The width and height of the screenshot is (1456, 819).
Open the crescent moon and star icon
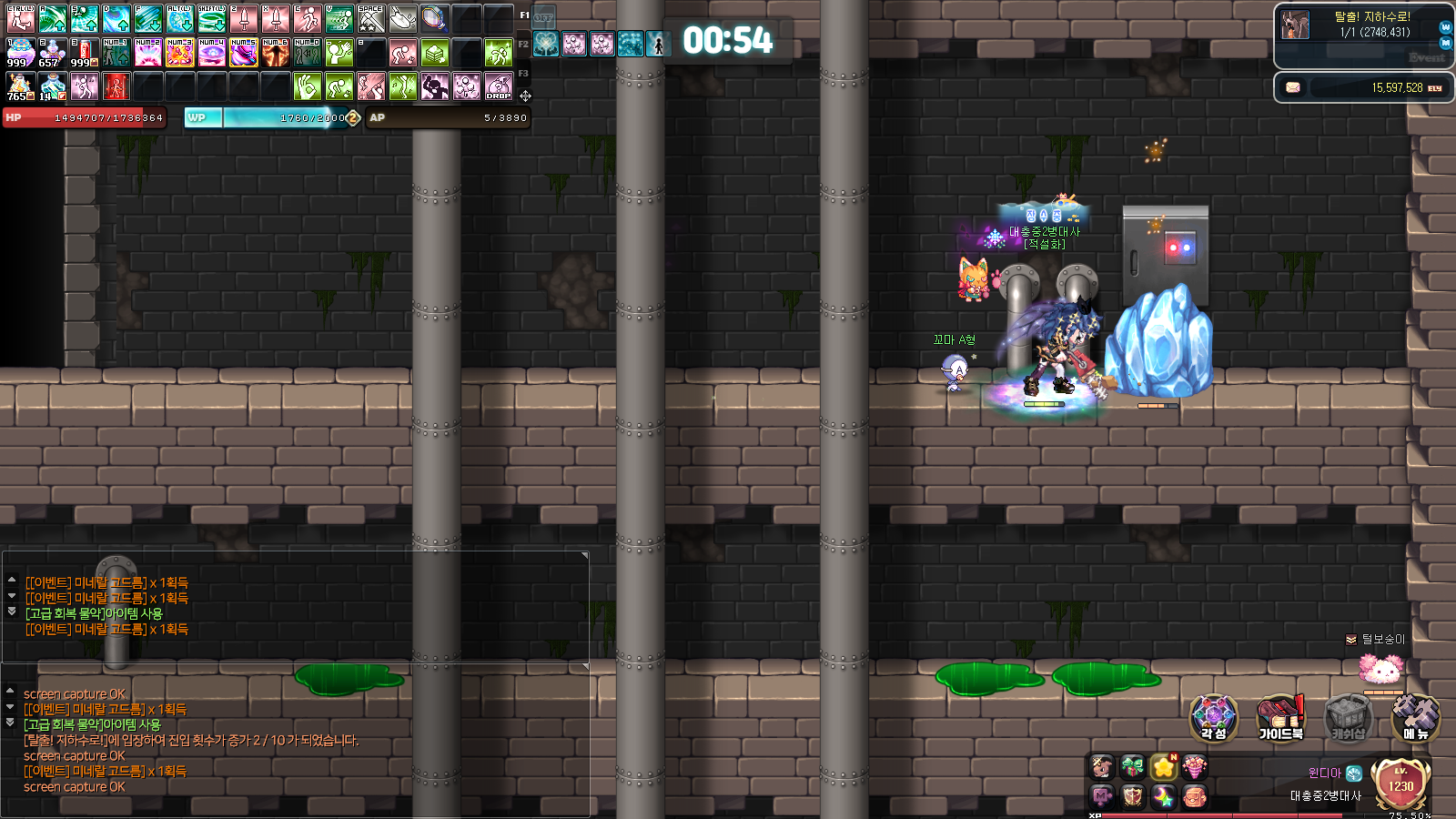pyautogui.click(x=1164, y=797)
